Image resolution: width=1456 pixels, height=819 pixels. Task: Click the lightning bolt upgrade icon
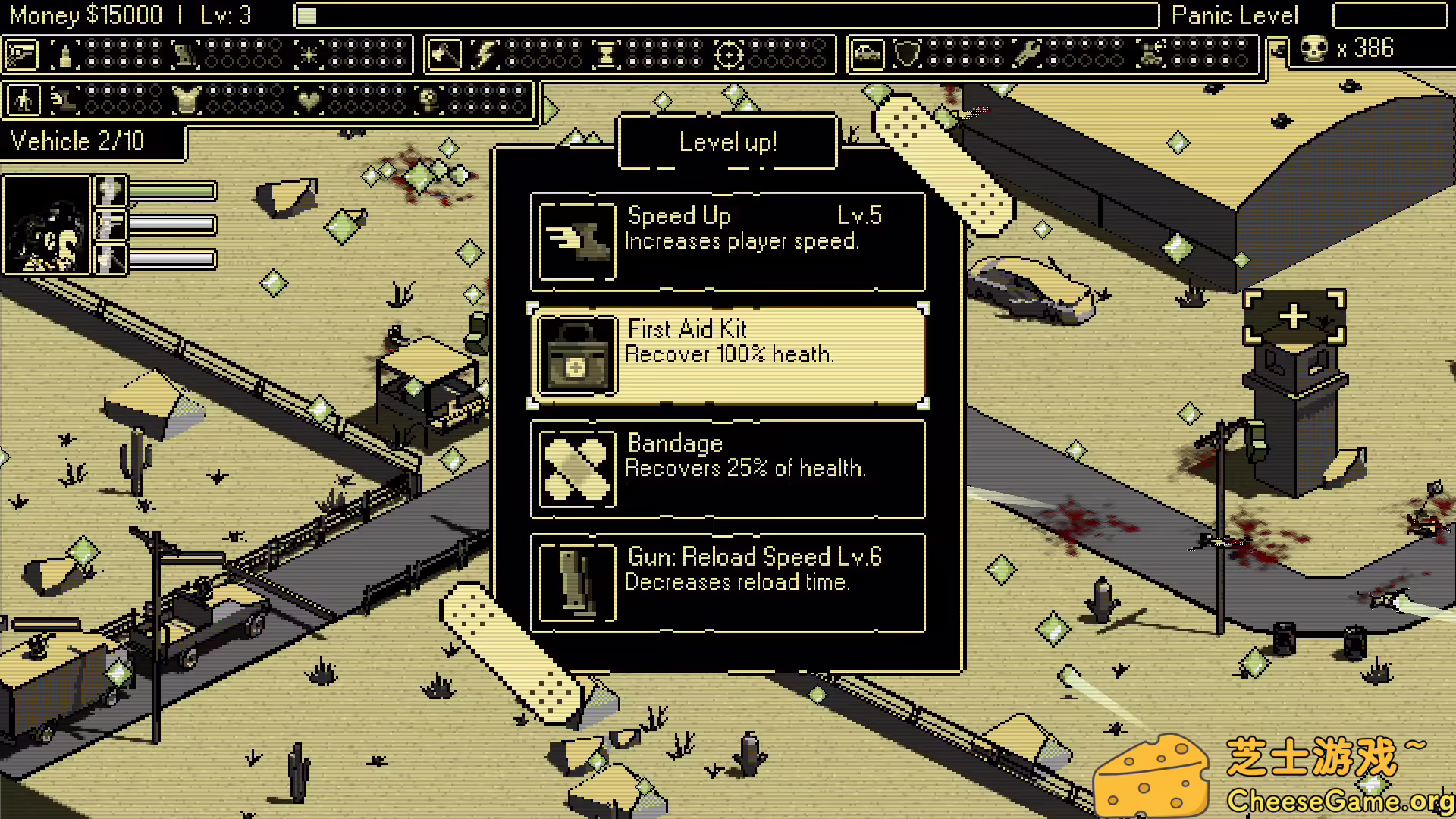point(485,55)
